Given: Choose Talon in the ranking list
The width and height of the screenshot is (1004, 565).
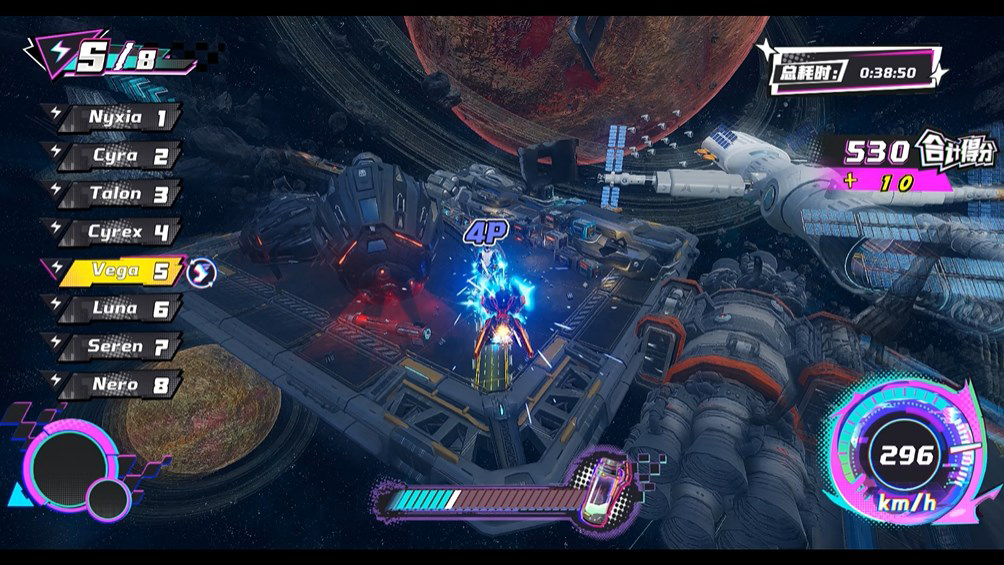Looking at the screenshot, I should [118, 194].
